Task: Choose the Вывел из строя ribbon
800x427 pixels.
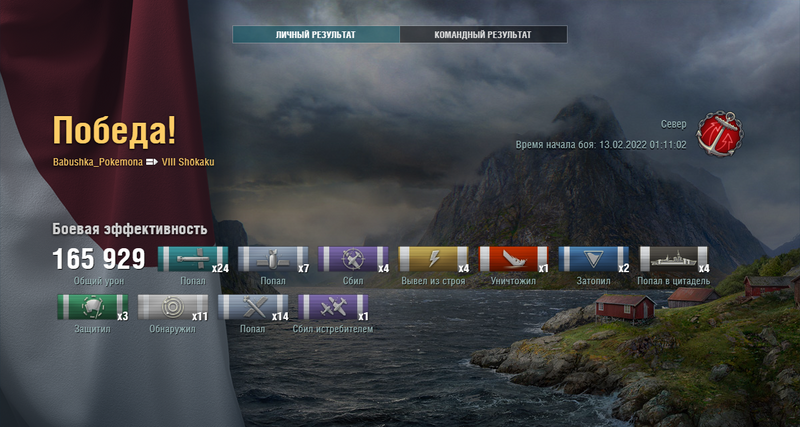Action: point(433,260)
